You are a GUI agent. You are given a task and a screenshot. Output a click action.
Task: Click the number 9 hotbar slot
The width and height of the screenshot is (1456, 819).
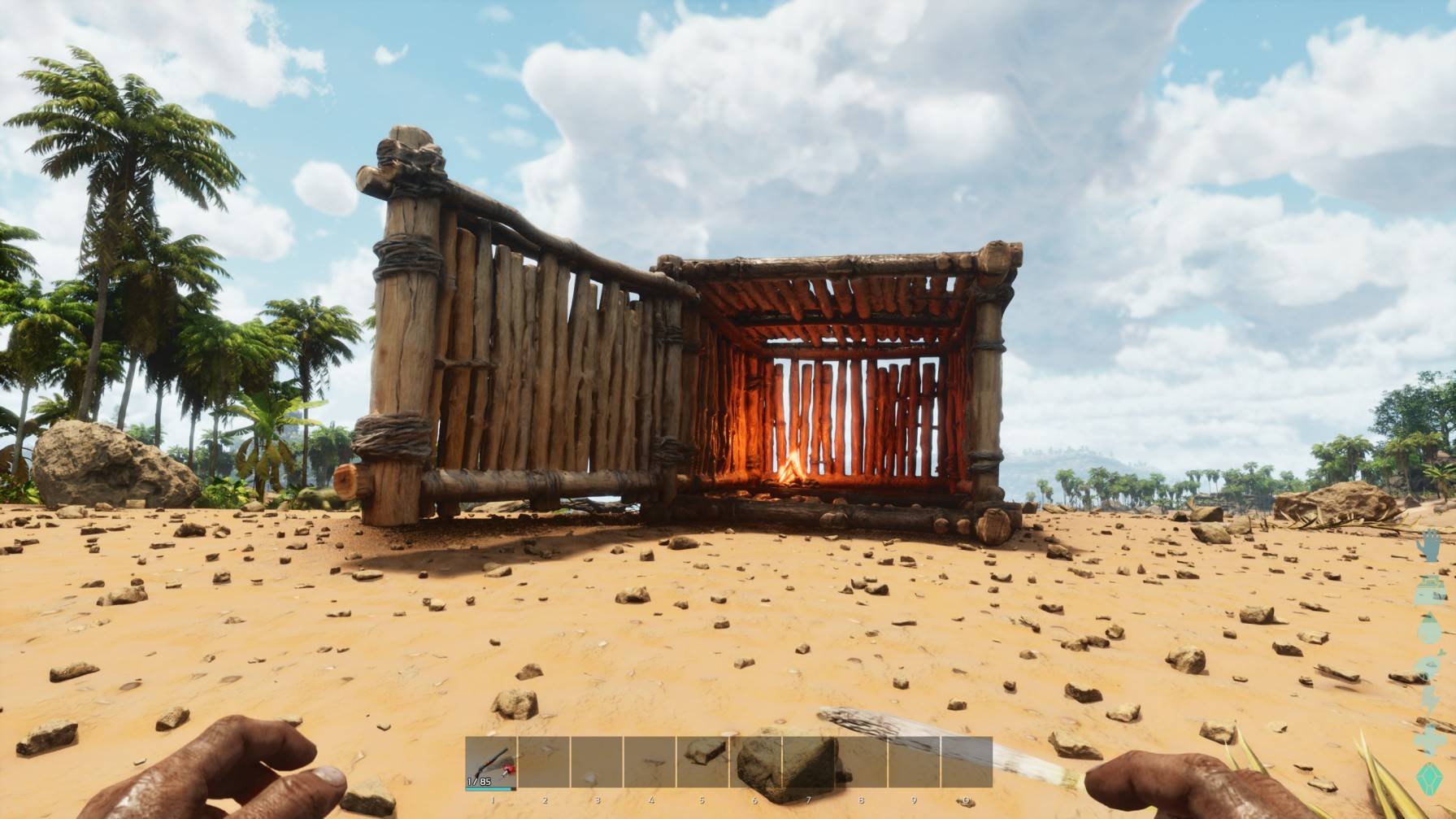(x=915, y=760)
